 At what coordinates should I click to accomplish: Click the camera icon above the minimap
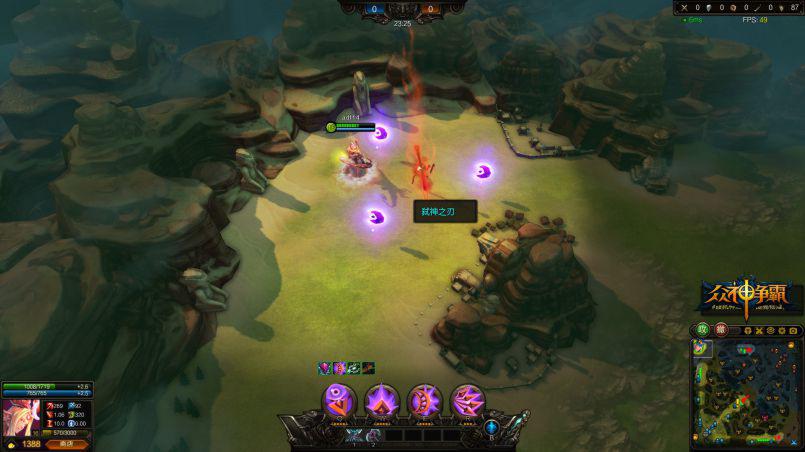click(793, 330)
